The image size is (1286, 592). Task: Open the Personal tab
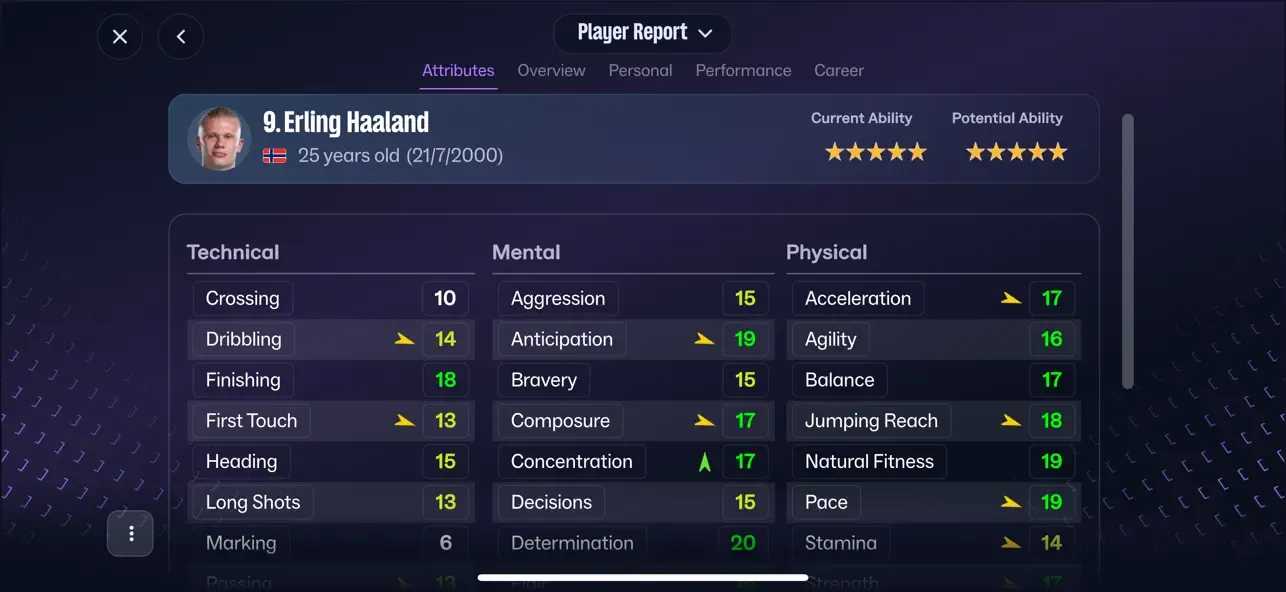pos(640,71)
